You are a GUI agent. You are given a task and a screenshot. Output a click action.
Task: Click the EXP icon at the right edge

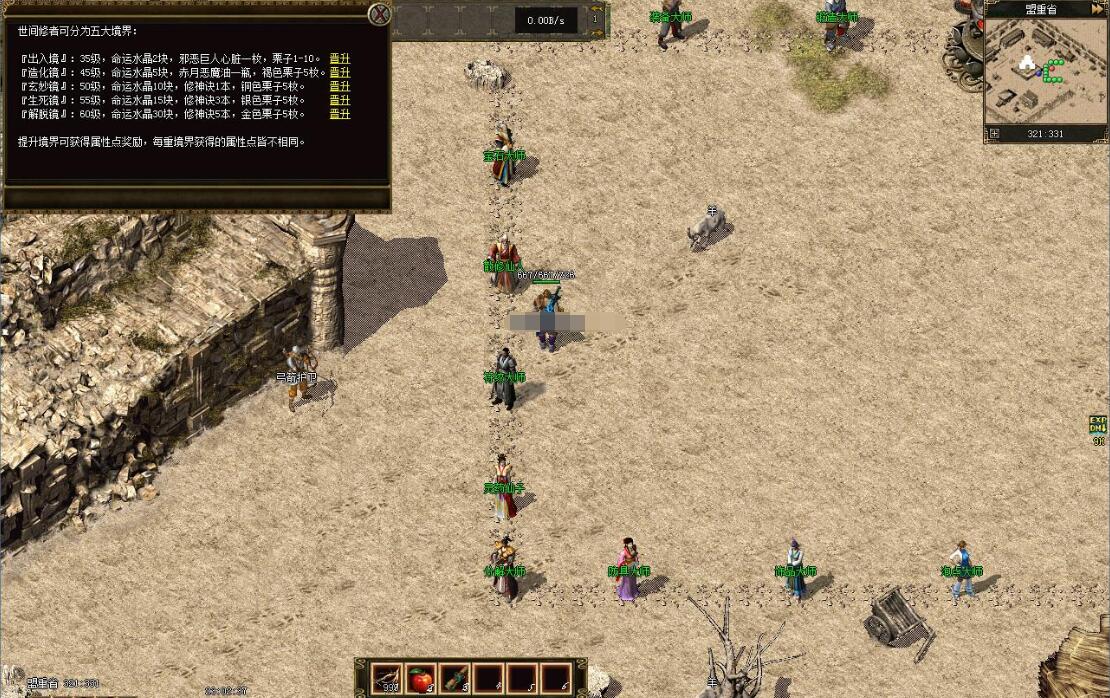click(x=1099, y=424)
